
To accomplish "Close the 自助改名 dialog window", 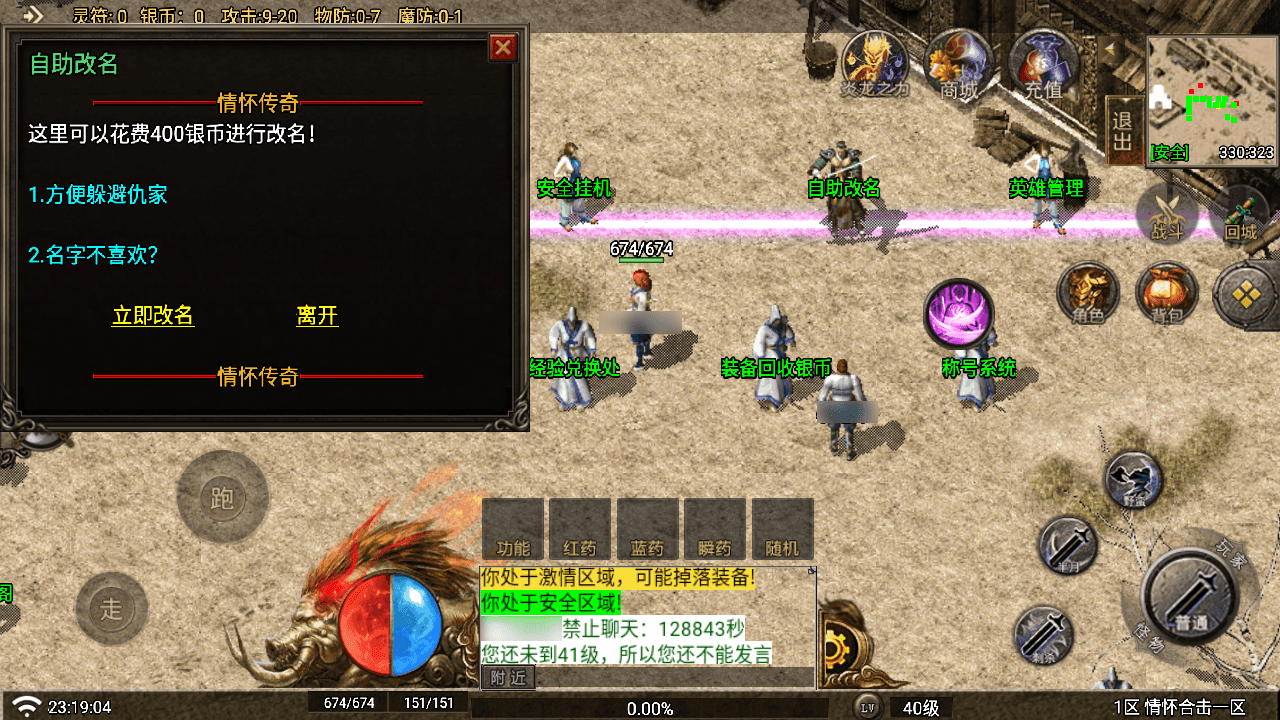I will click(503, 48).
